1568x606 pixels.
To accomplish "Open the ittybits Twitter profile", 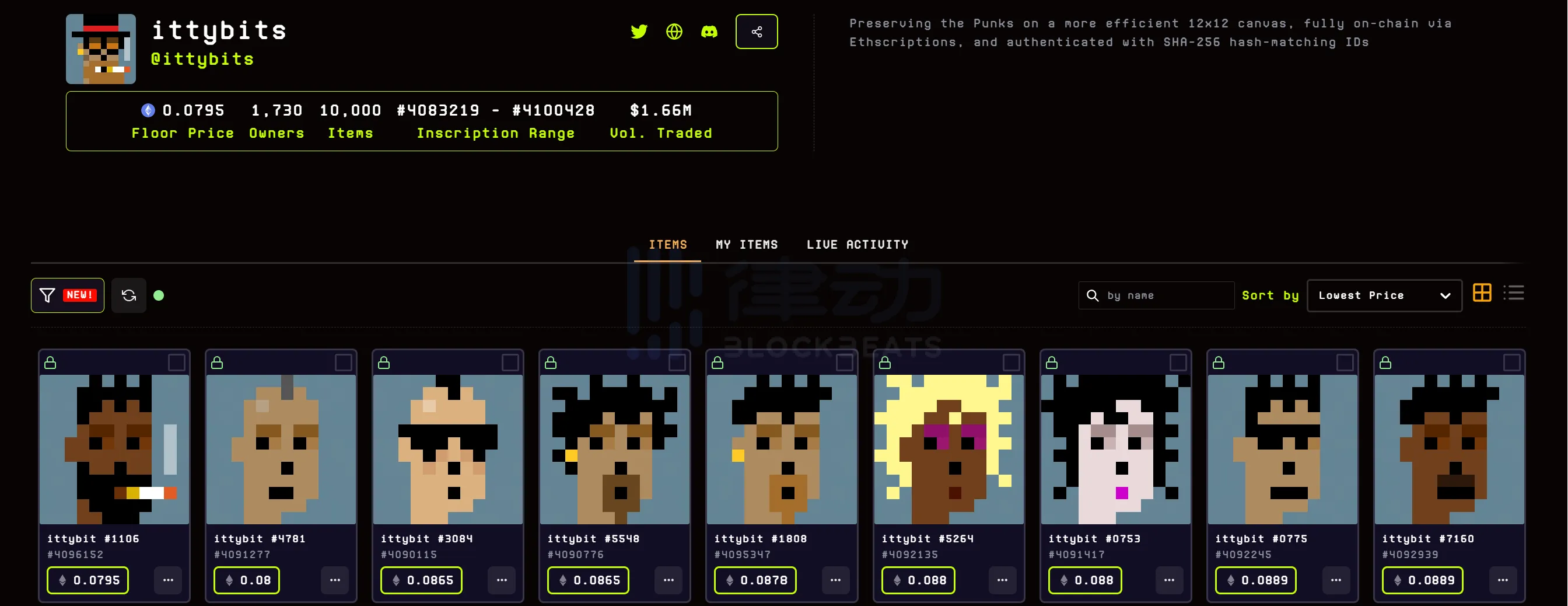I will 639,32.
